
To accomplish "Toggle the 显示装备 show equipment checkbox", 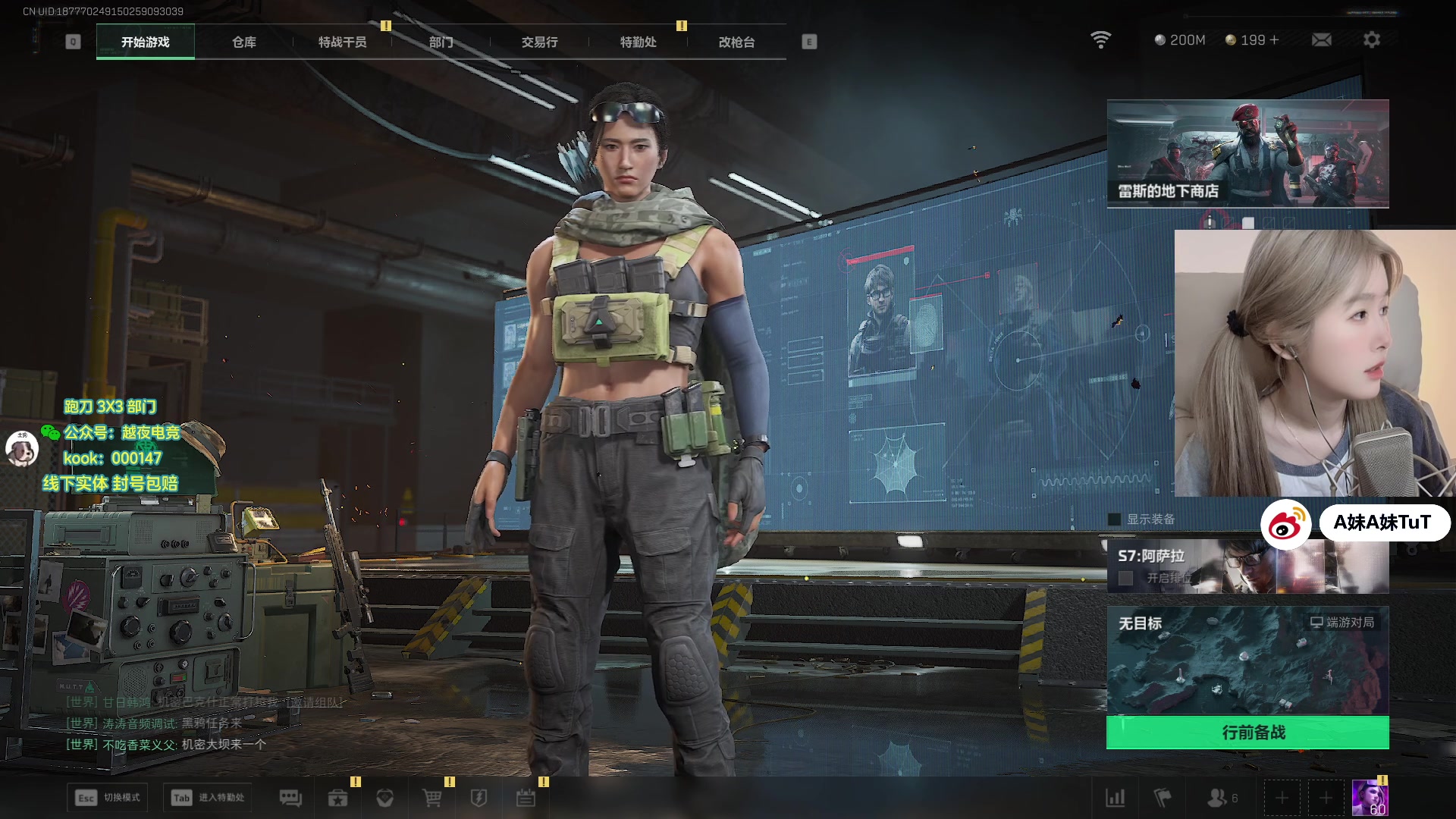I will click(x=1115, y=519).
